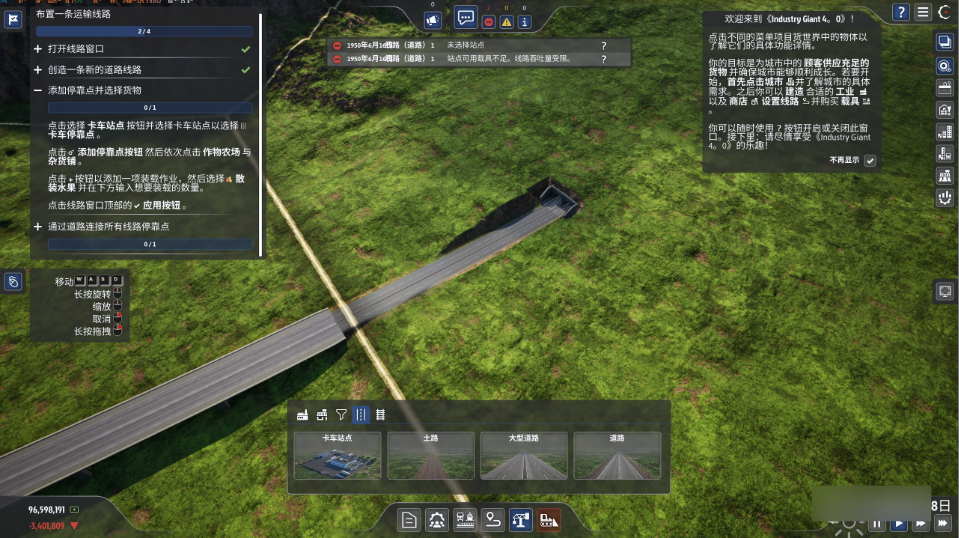959x538 pixels.
Task: Activate the red bulldozer demolish tool
Action: [549, 519]
